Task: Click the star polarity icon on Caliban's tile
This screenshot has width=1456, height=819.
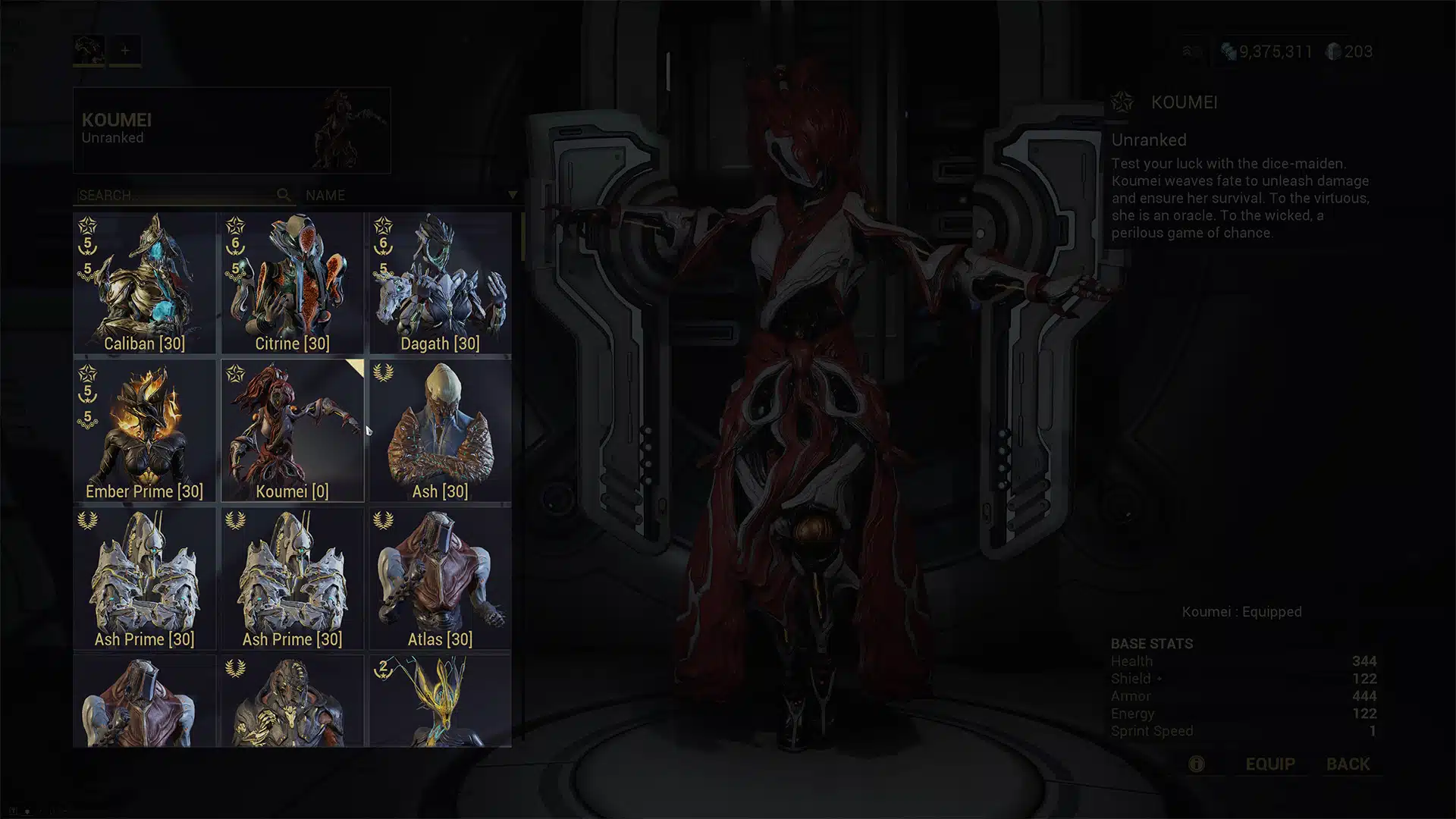Action: pos(89,225)
